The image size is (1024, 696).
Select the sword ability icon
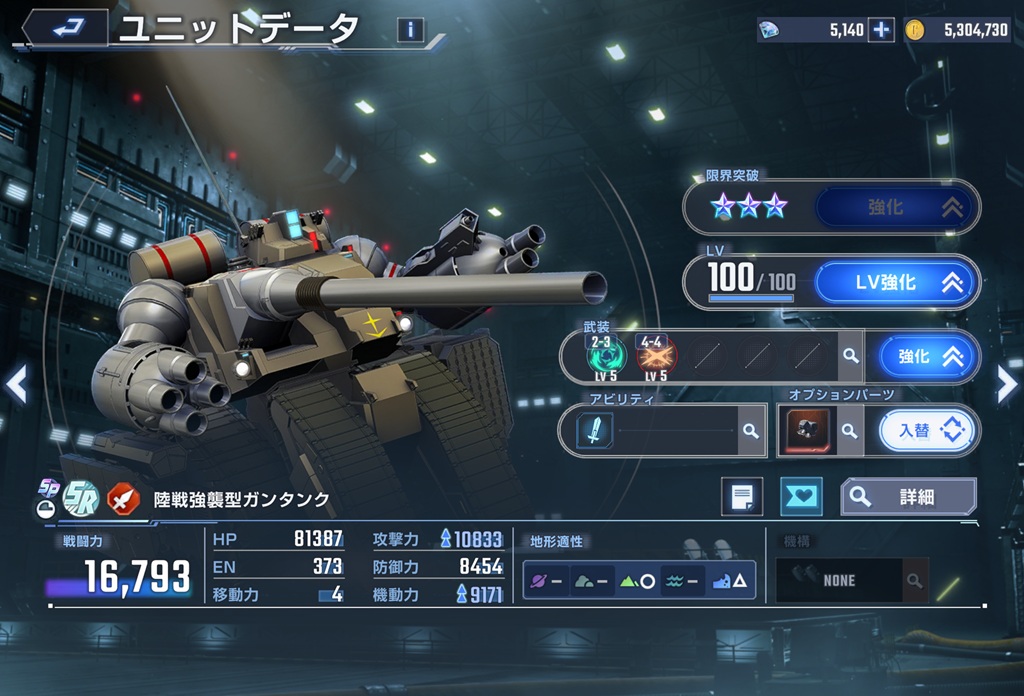pos(594,431)
